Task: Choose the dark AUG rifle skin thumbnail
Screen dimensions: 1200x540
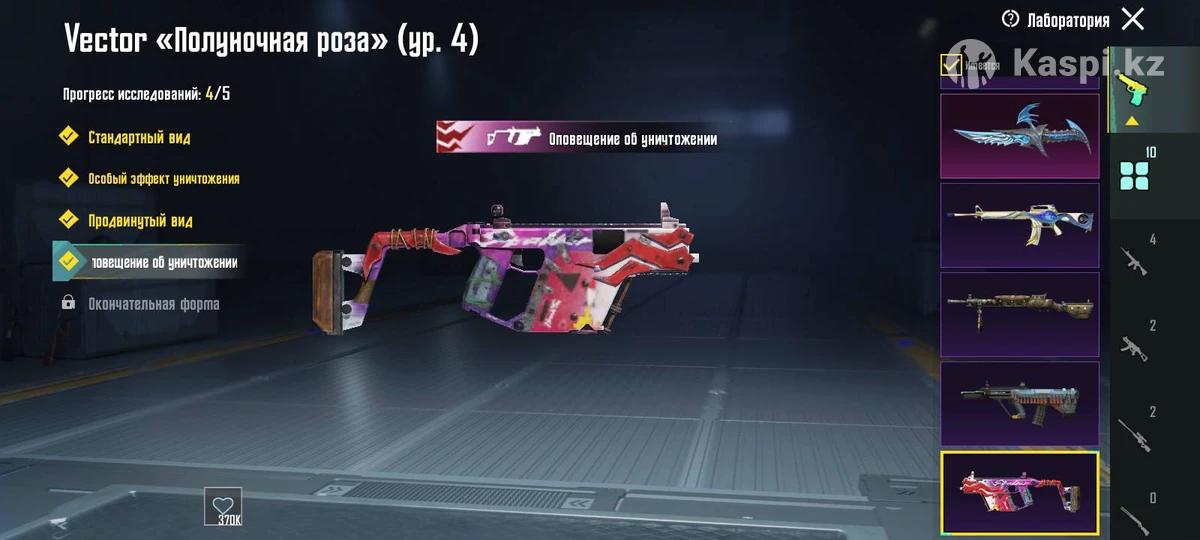Action: coord(1019,403)
